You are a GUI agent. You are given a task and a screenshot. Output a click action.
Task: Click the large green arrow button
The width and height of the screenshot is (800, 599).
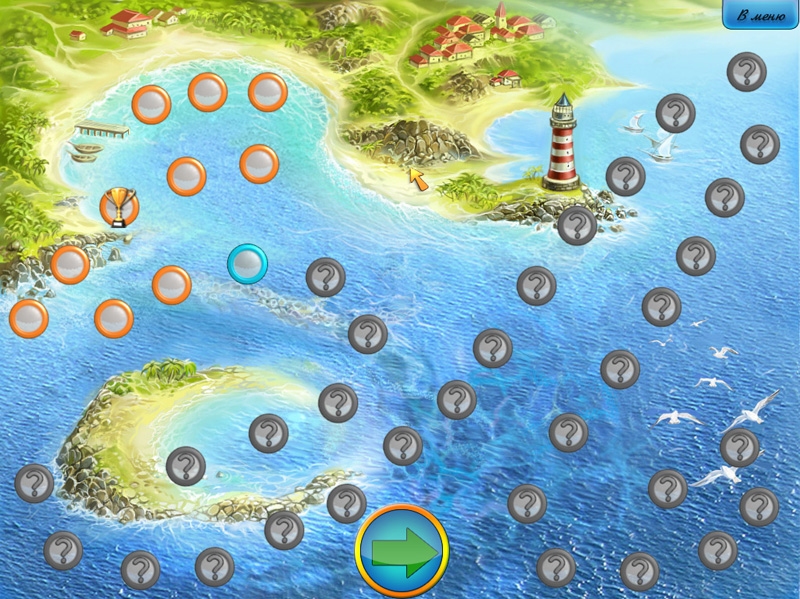(x=402, y=551)
